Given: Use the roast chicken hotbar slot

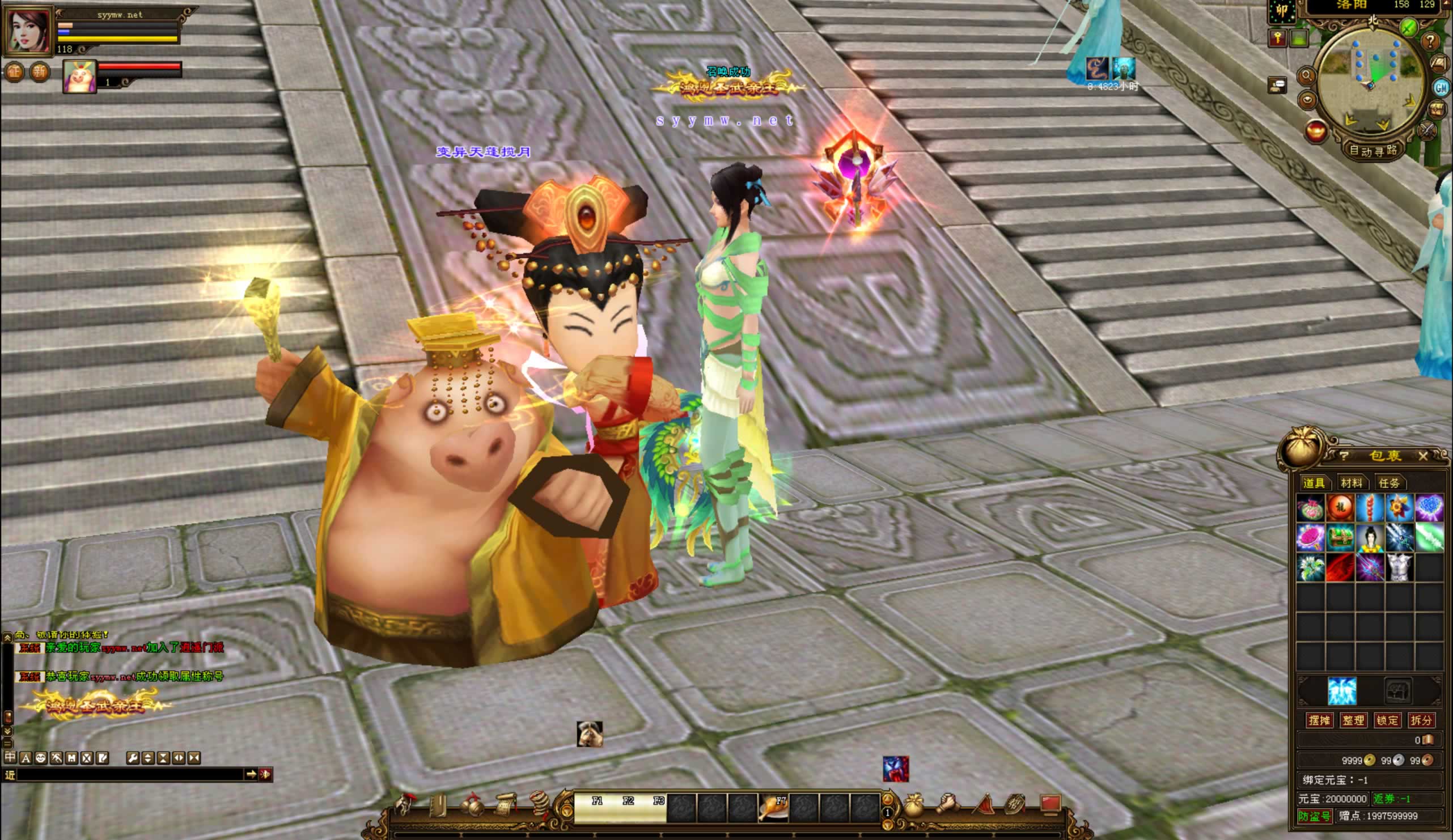Looking at the screenshot, I should pyautogui.click(x=773, y=807).
